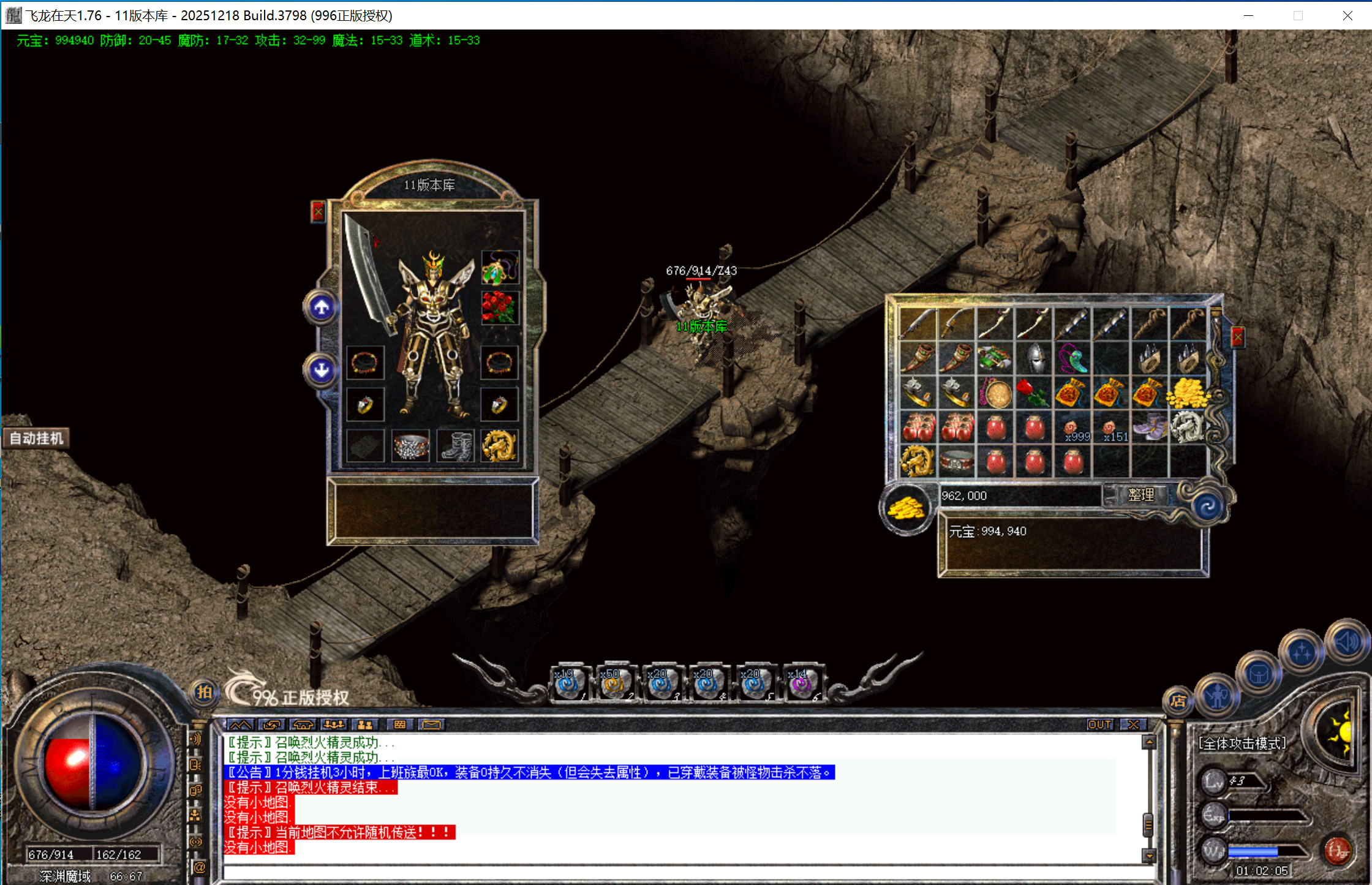The width and height of the screenshot is (1372, 885).
Task: Click the page-up arrow on equipment panel
Action: coord(322,307)
